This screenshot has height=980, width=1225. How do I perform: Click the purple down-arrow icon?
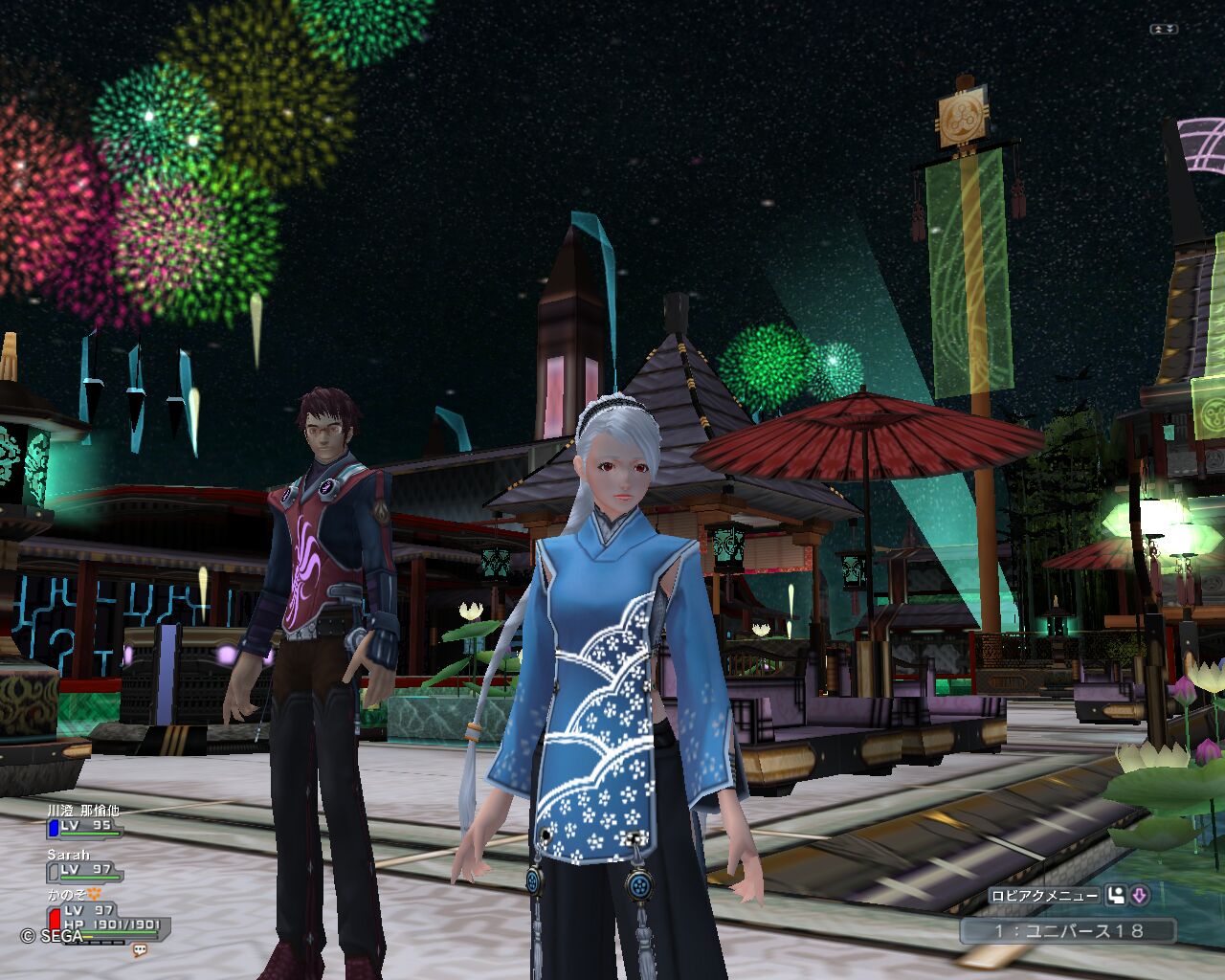[1139, 896]
